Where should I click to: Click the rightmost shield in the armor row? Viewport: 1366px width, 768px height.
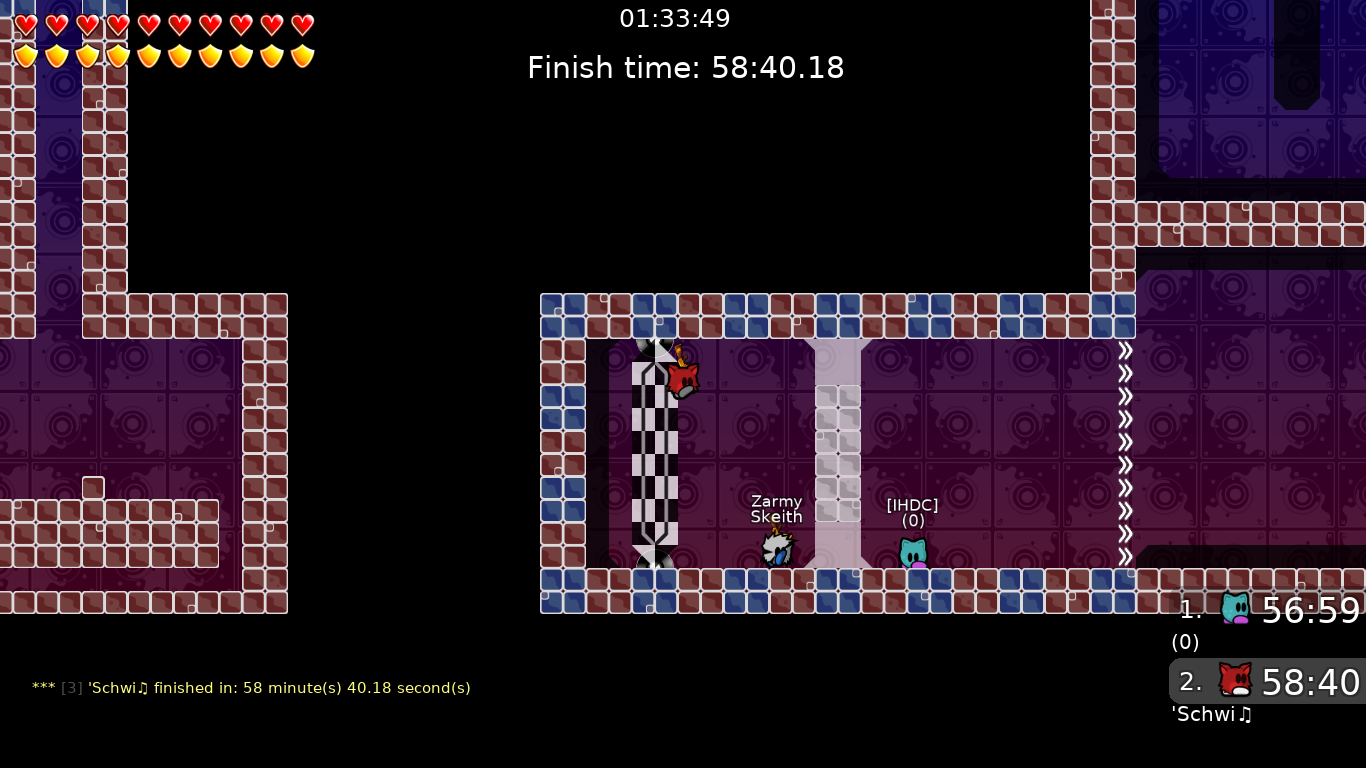pyautogui.click(x=301, y=54)
